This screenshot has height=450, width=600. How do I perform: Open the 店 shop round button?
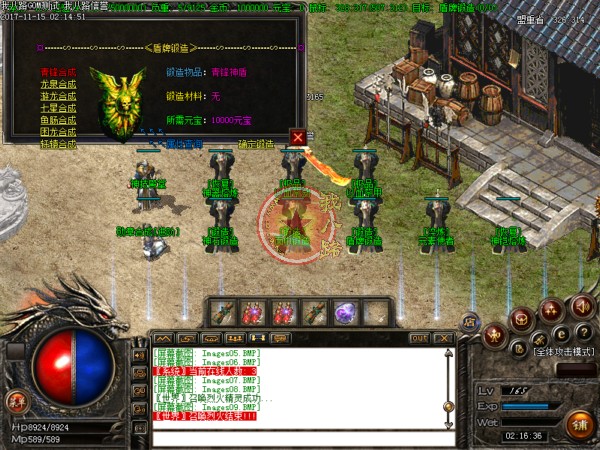point(470,320)
